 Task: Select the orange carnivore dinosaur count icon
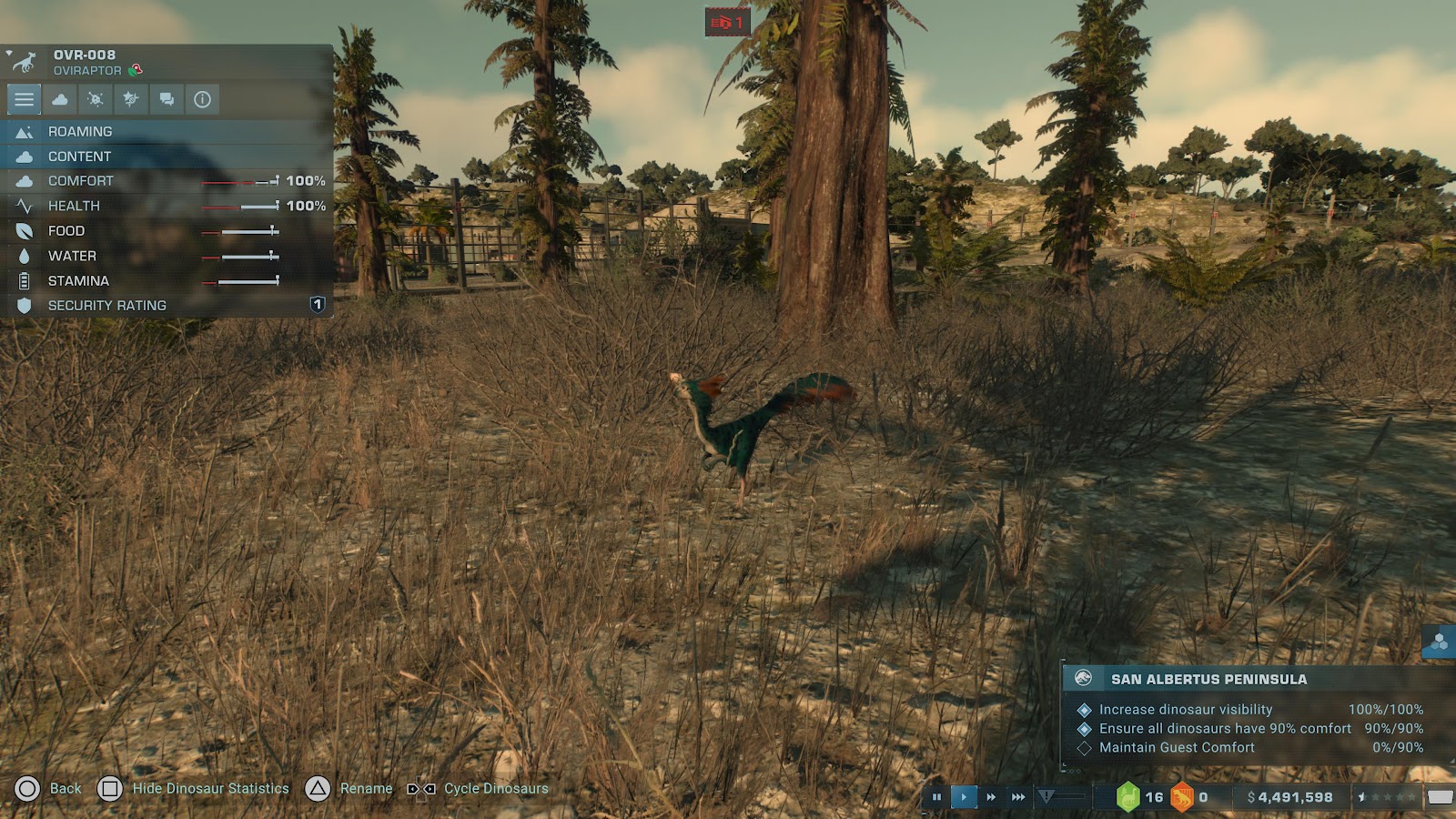point(1181,797)
